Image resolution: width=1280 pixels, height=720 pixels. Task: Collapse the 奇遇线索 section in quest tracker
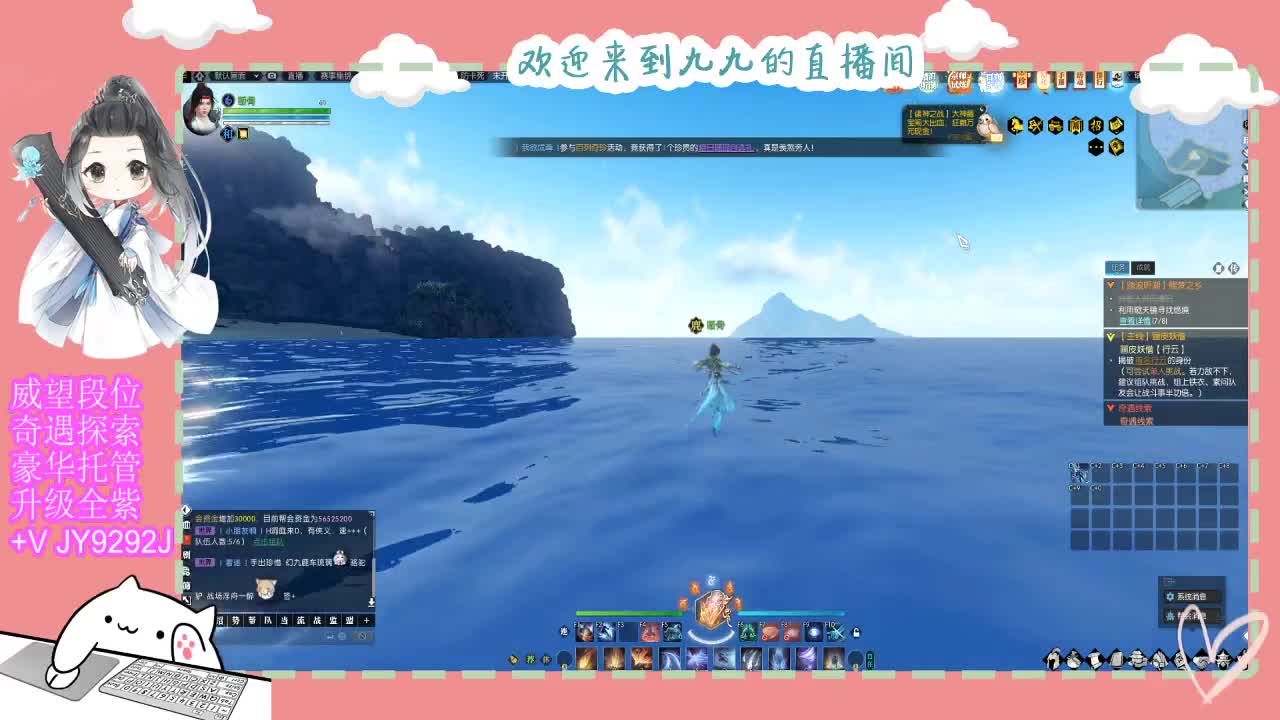[x=1110, y=407]
